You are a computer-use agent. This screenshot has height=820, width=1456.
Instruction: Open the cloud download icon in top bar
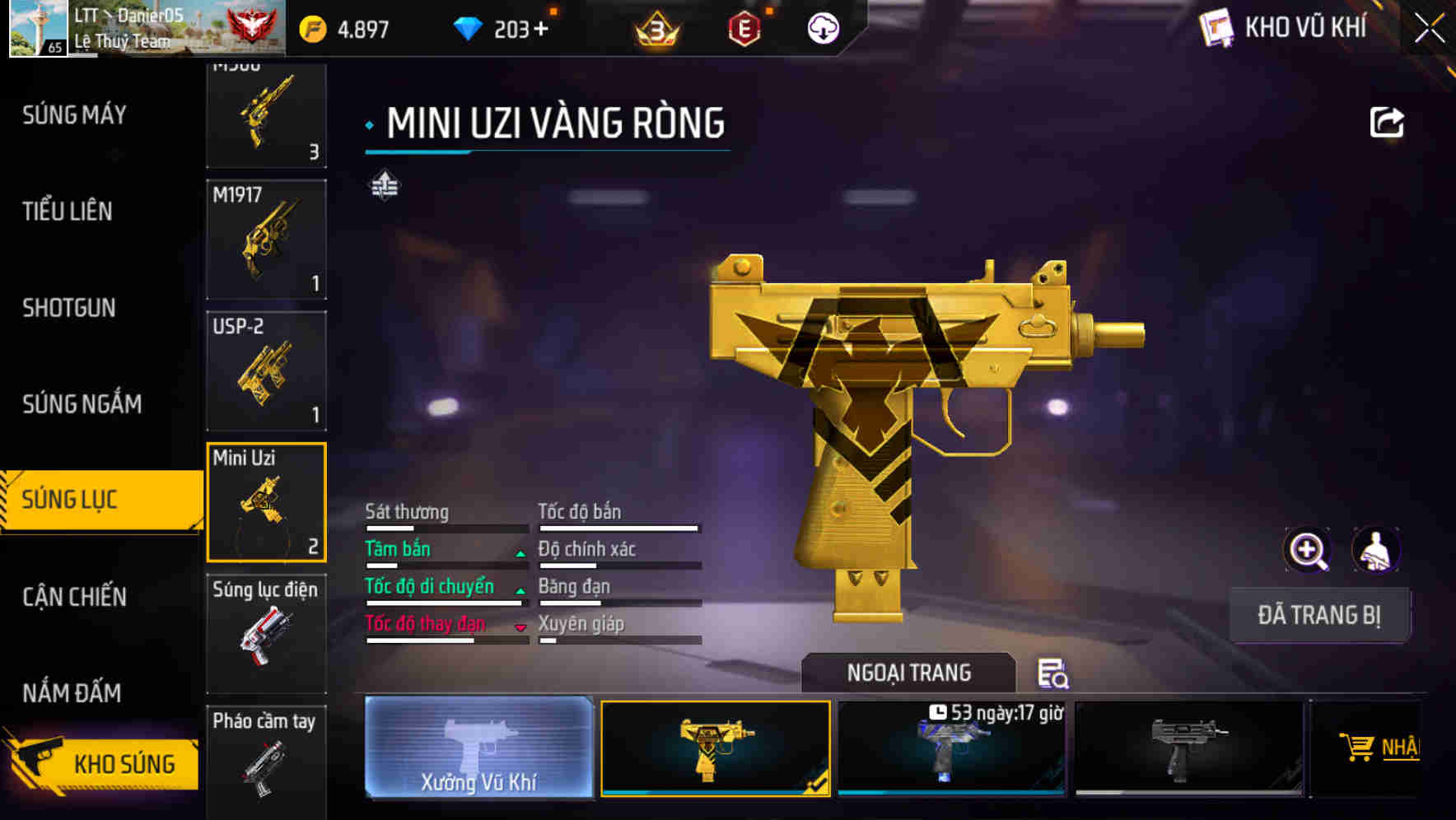coord(823,30)
